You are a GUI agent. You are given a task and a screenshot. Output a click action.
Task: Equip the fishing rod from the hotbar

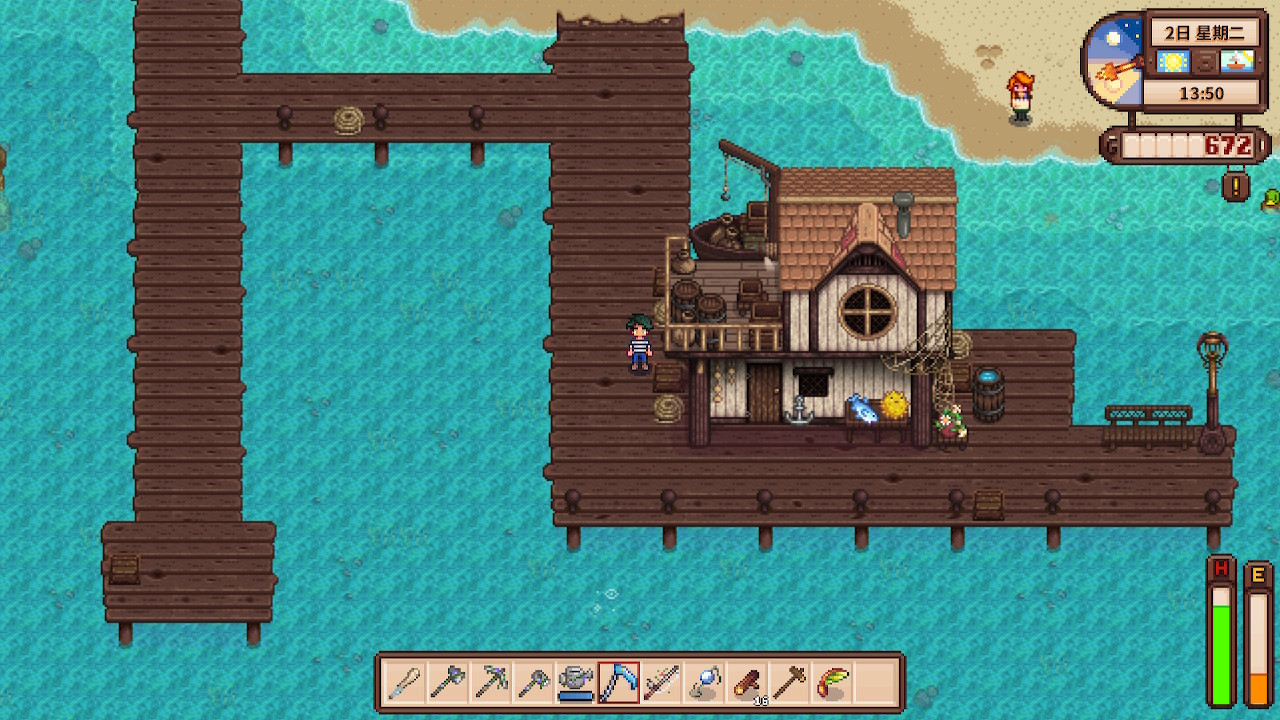coord(662,683)
